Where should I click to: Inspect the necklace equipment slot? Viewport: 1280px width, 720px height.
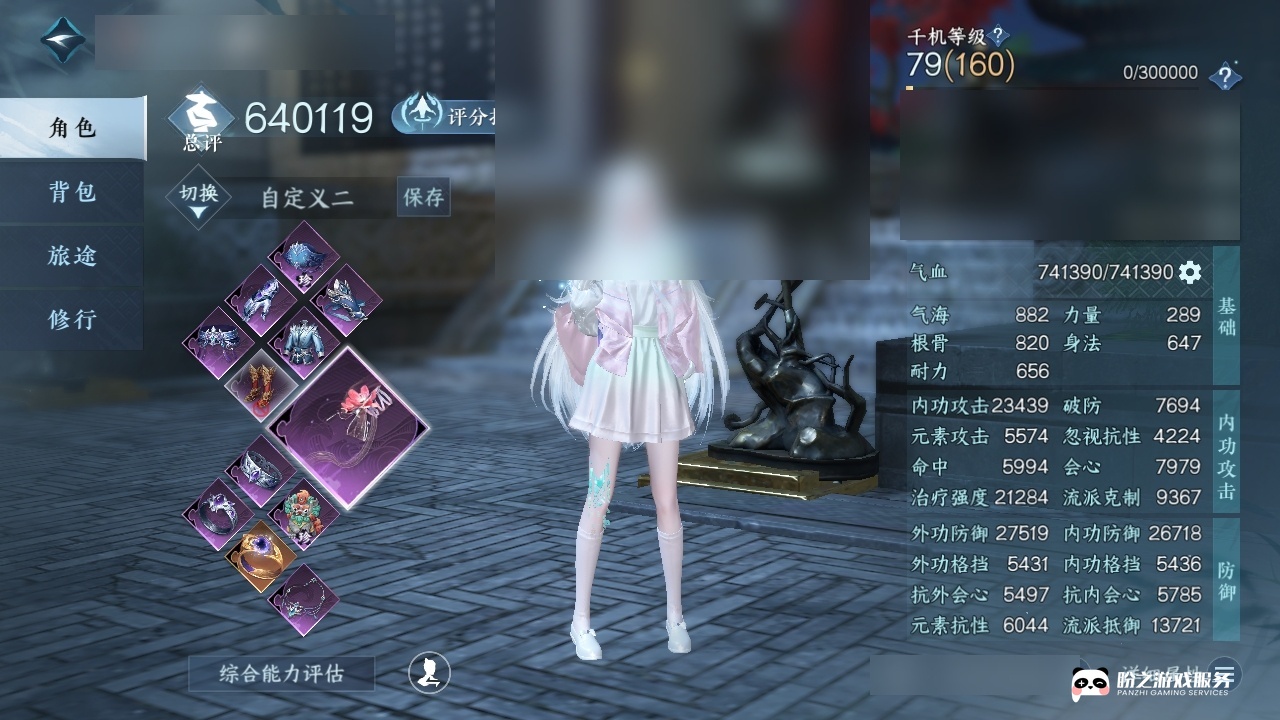[304, 599]
